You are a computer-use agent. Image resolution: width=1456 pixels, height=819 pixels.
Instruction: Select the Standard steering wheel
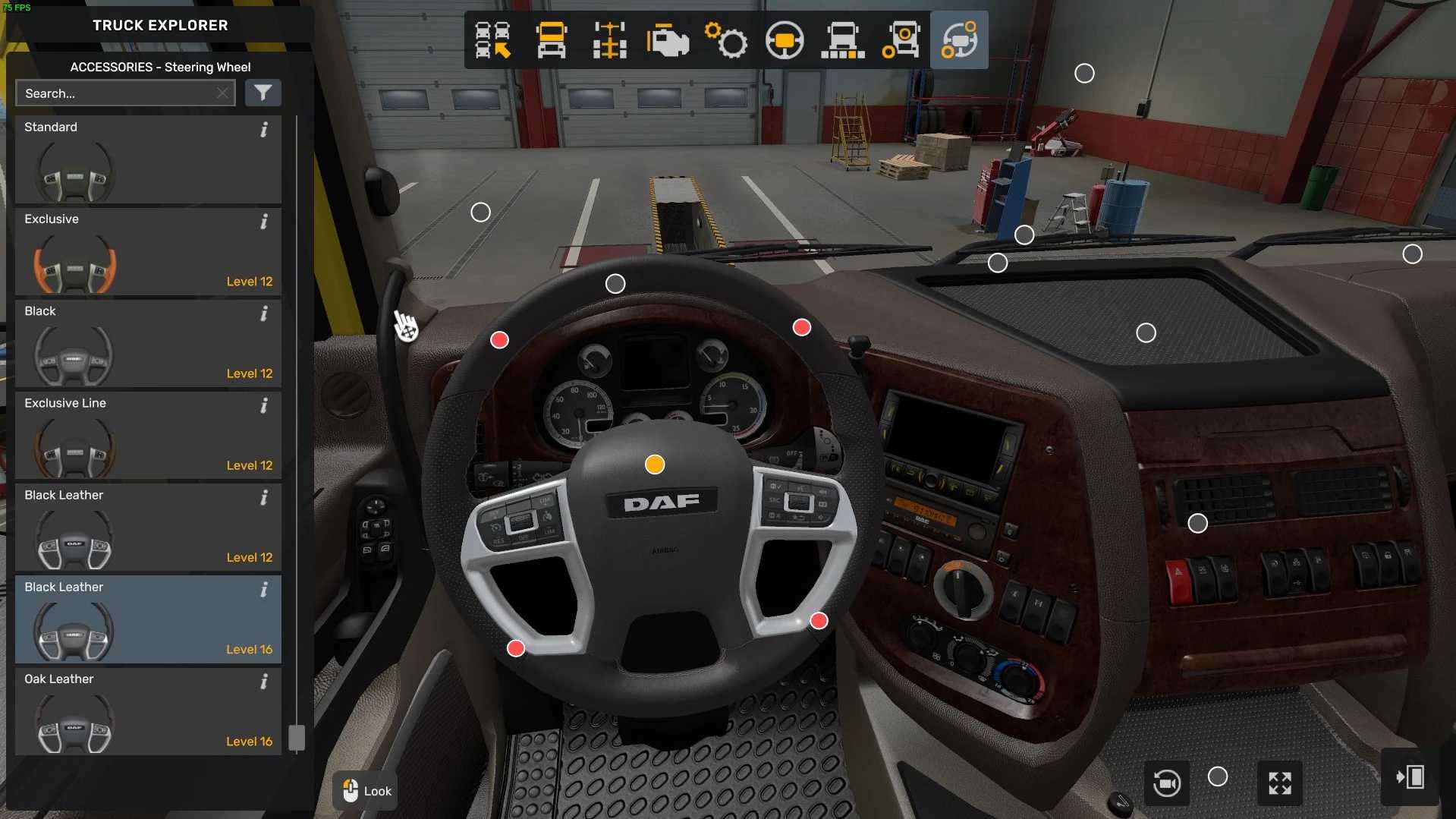coord(148,160)
